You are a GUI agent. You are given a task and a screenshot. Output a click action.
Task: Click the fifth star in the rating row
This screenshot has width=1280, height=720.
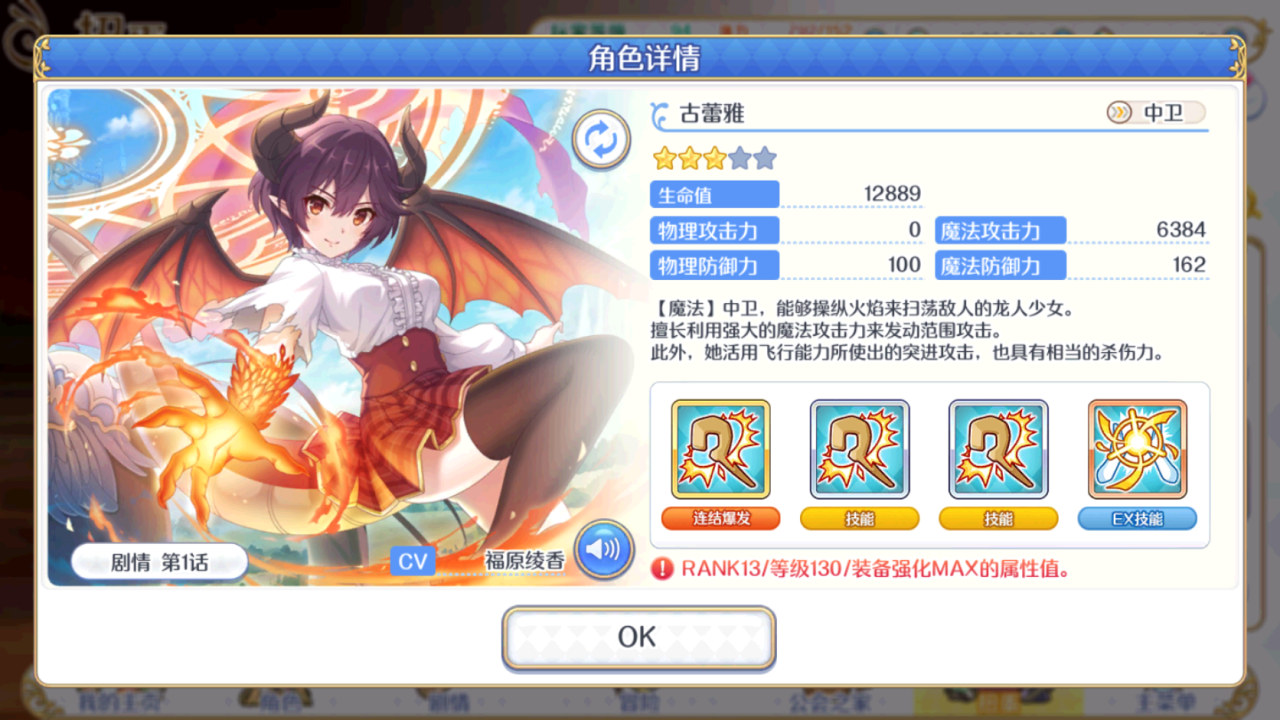[x=763, y=157]
